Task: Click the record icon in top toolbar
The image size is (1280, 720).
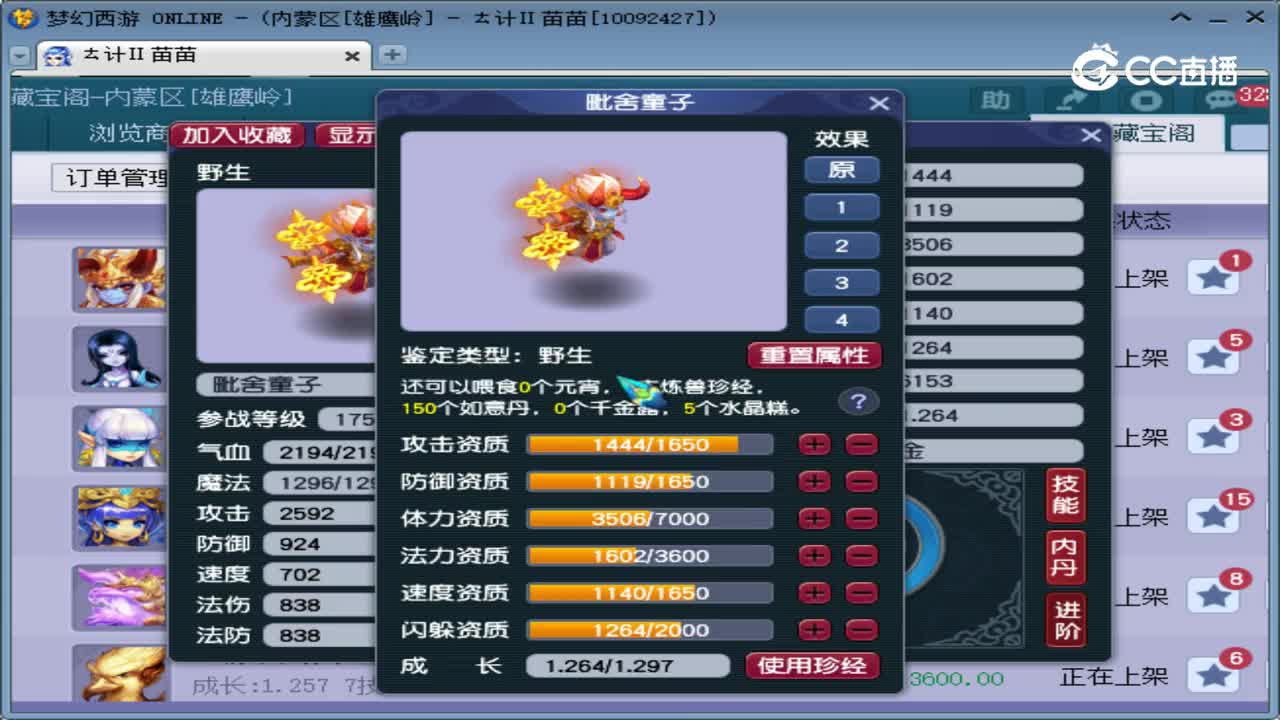Action: pyautogui.click(x=1148, y=101)
